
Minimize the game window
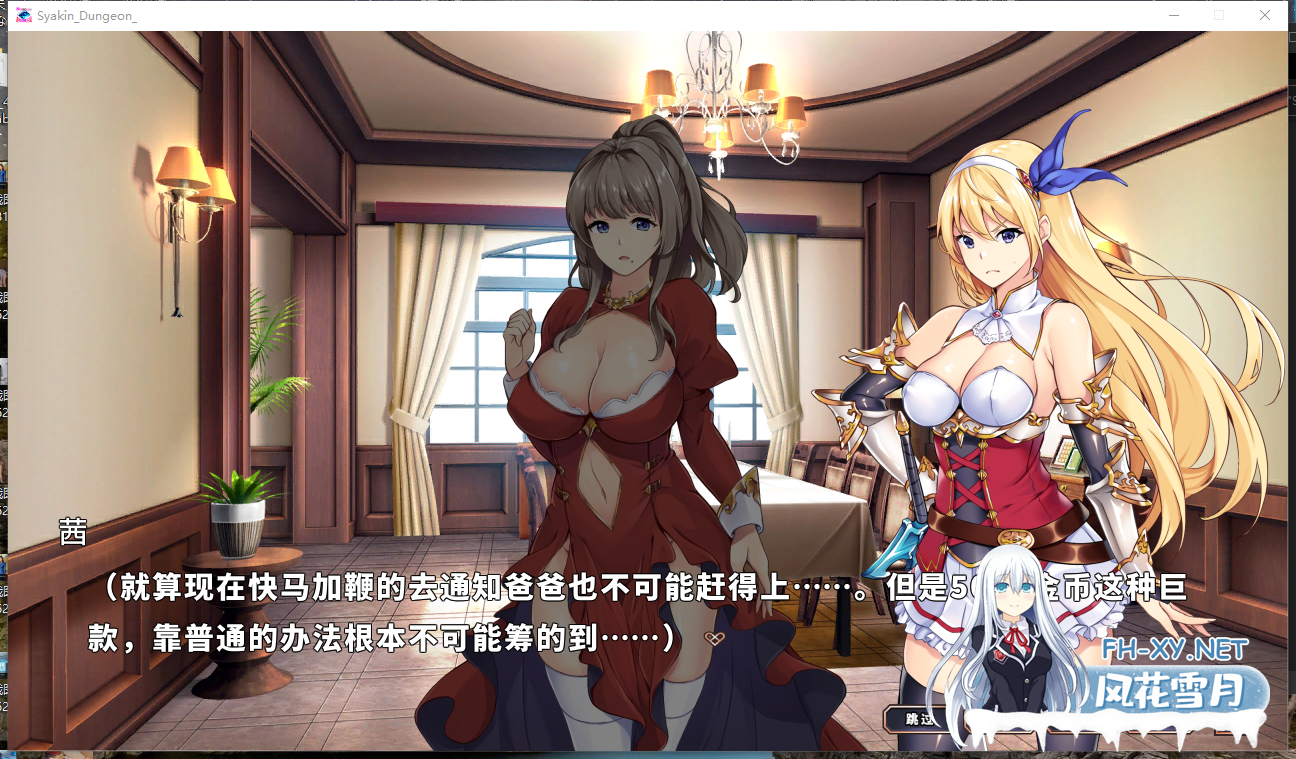[x=1172, y=15]
